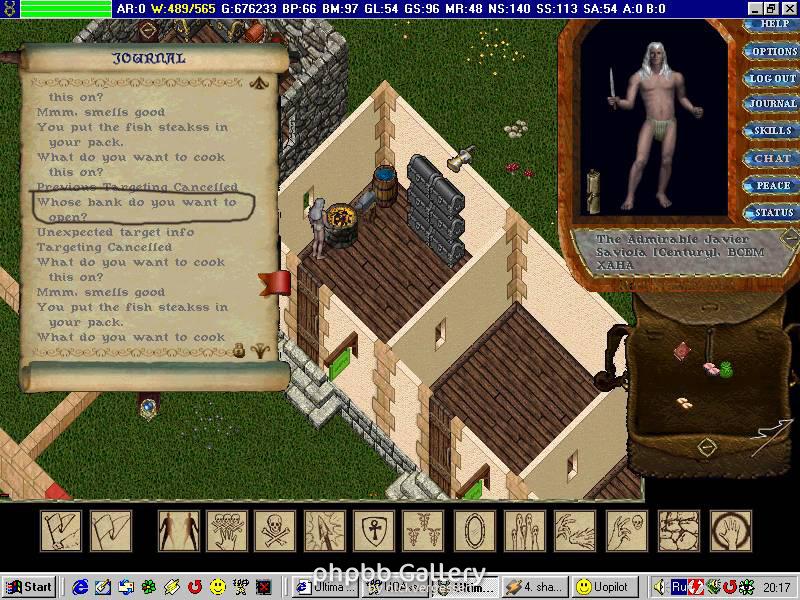Minimize the backpack with its diamond button

[707, 446]
